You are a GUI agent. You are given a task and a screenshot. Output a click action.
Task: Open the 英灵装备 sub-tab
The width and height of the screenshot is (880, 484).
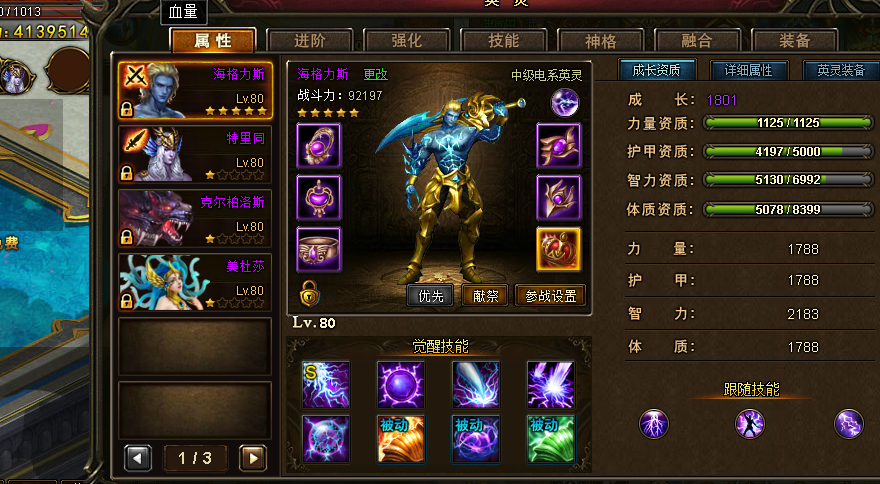(x=840, y=71)
